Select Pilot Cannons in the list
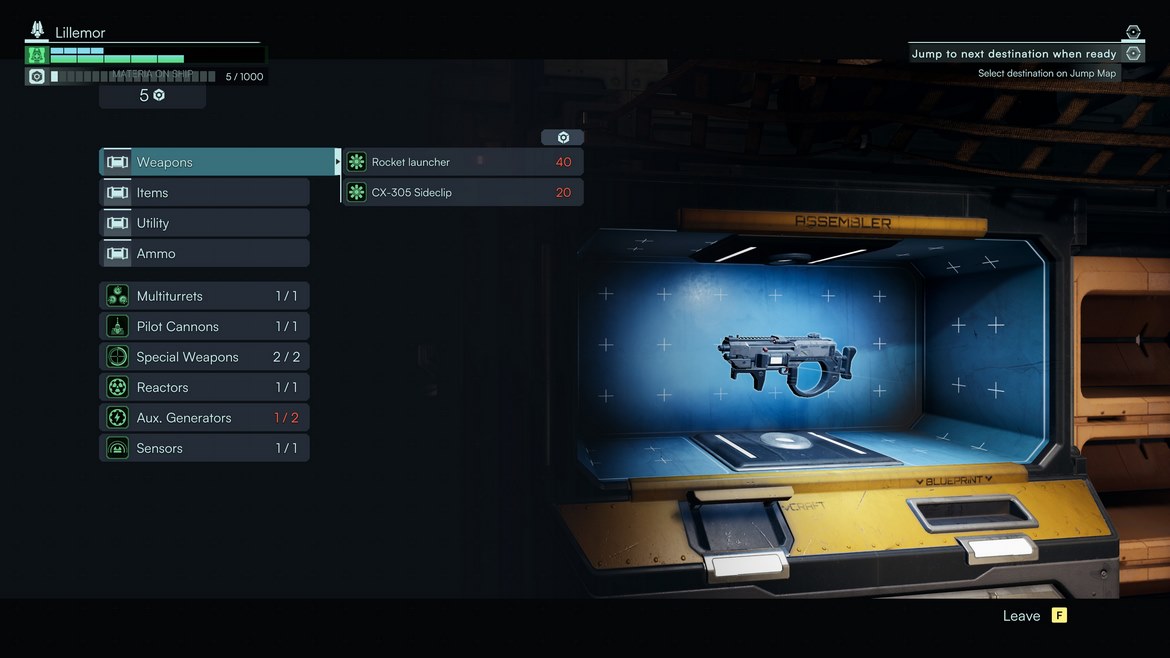 click(205, 327)
